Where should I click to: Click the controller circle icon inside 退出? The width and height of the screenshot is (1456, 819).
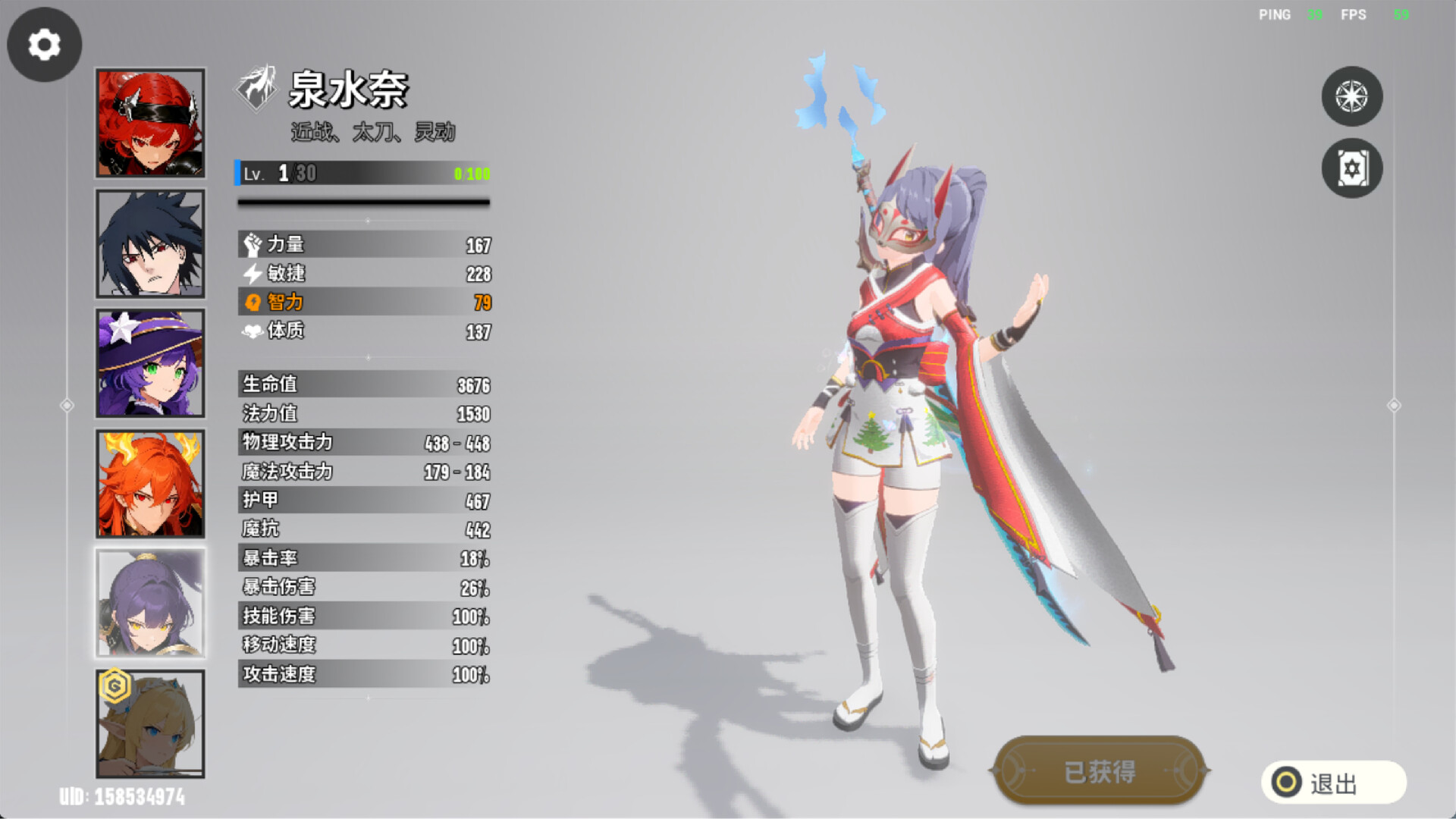(1288, 782)
